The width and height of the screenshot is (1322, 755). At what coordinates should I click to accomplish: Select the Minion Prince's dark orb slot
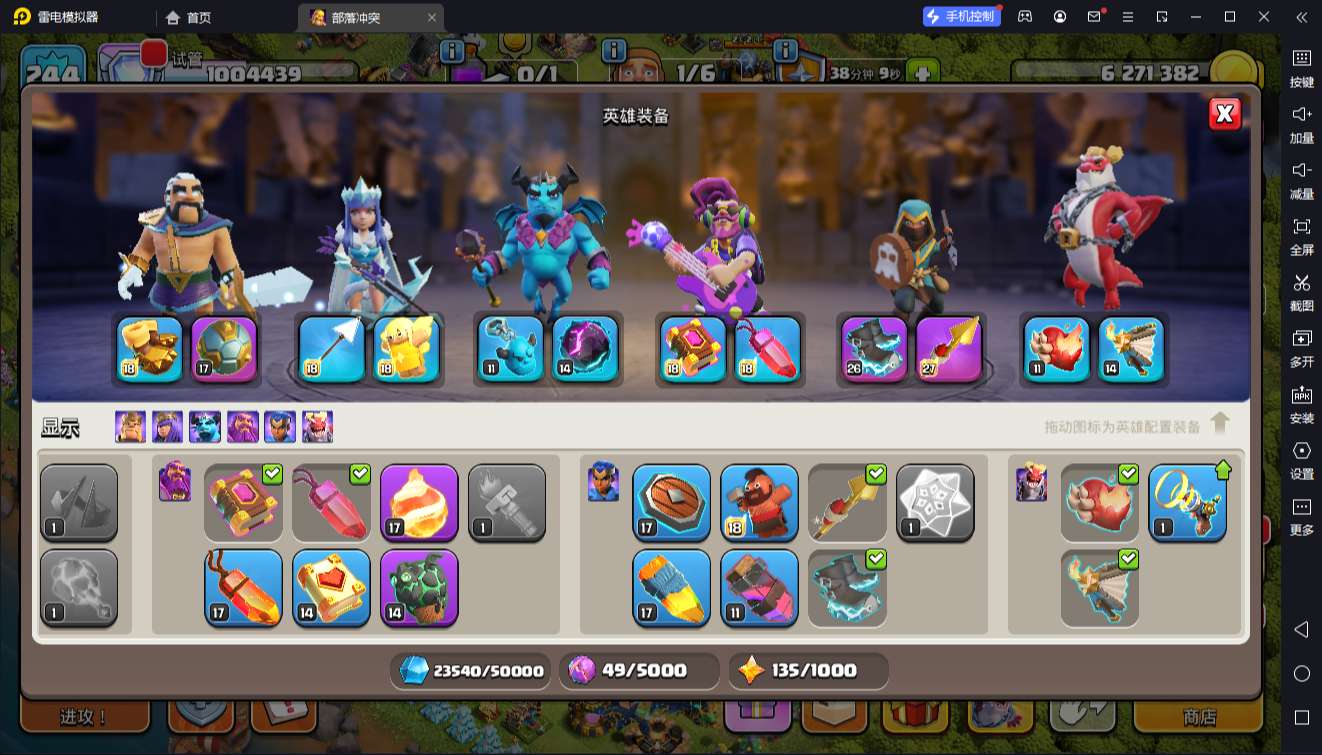coord(586,349)
